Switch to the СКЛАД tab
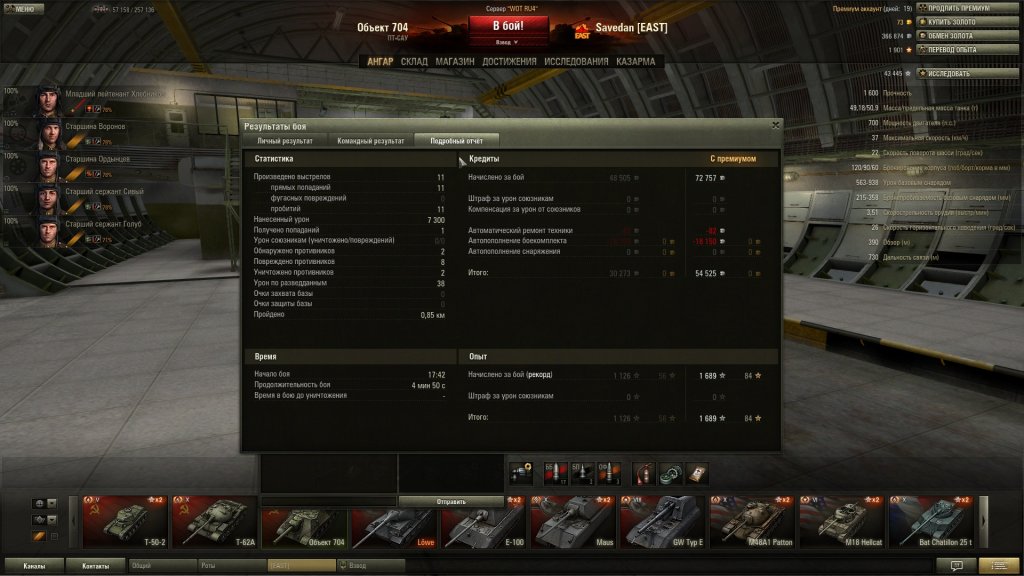 click(414, 62)
